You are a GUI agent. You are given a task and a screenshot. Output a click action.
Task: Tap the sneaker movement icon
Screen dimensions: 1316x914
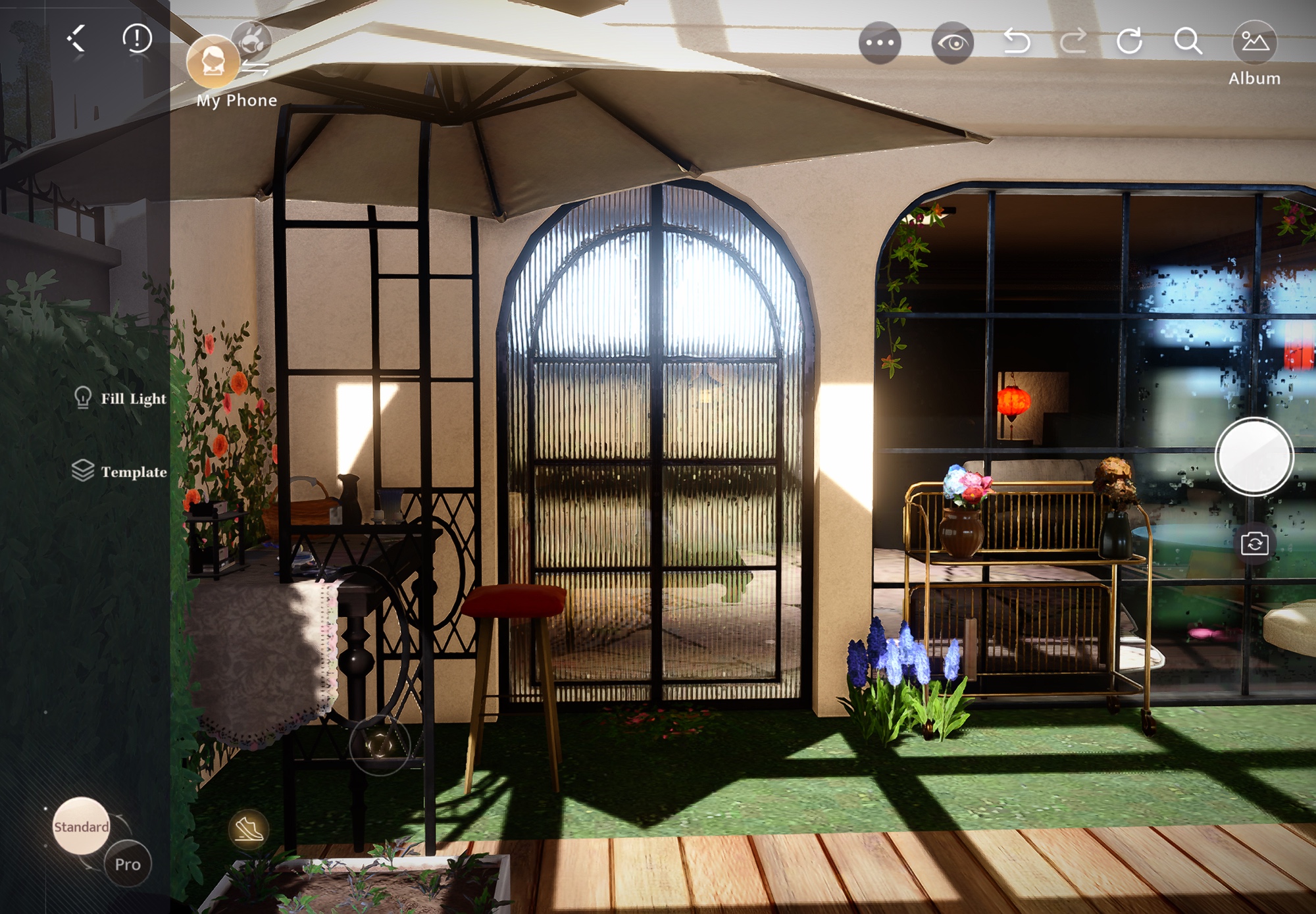[x=248, y=828]
